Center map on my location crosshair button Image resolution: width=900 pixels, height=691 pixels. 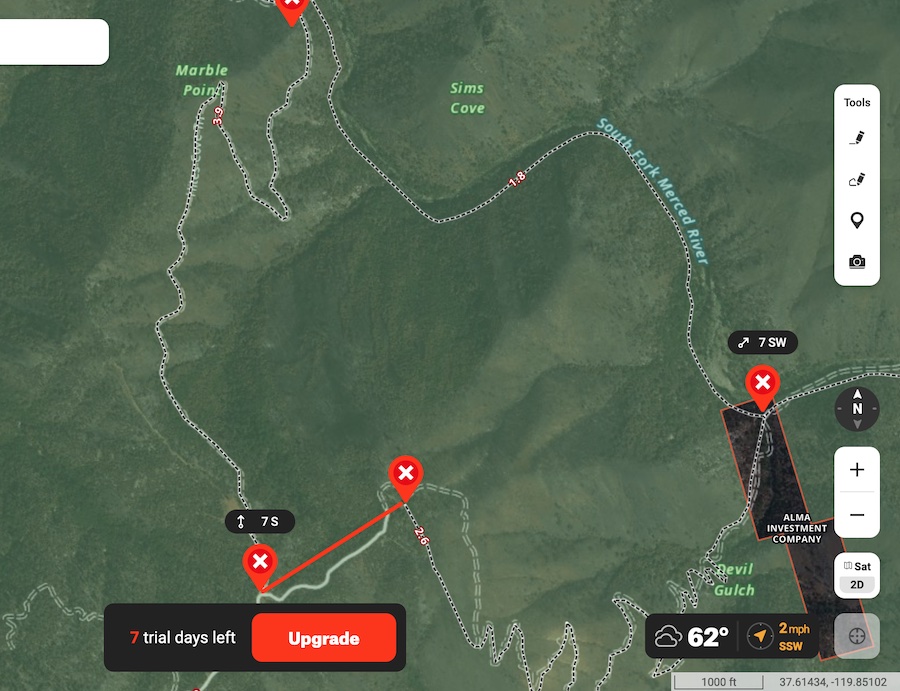pos(857,636)
